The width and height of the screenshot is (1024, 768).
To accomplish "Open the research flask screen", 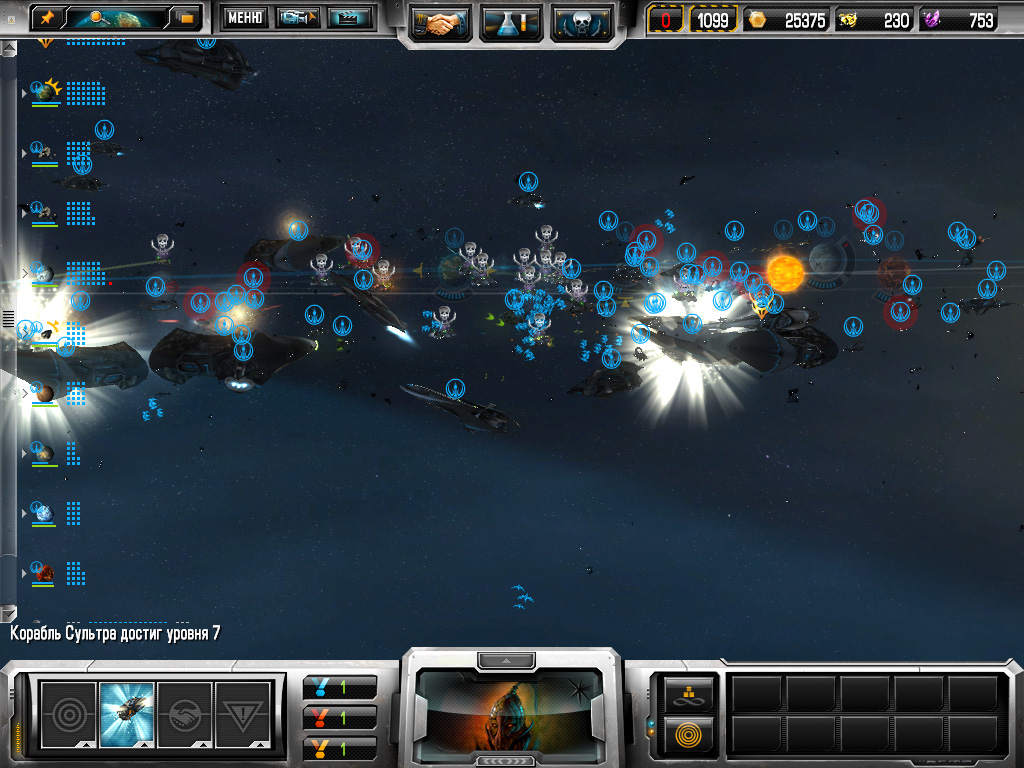I will tap(511, 21).
